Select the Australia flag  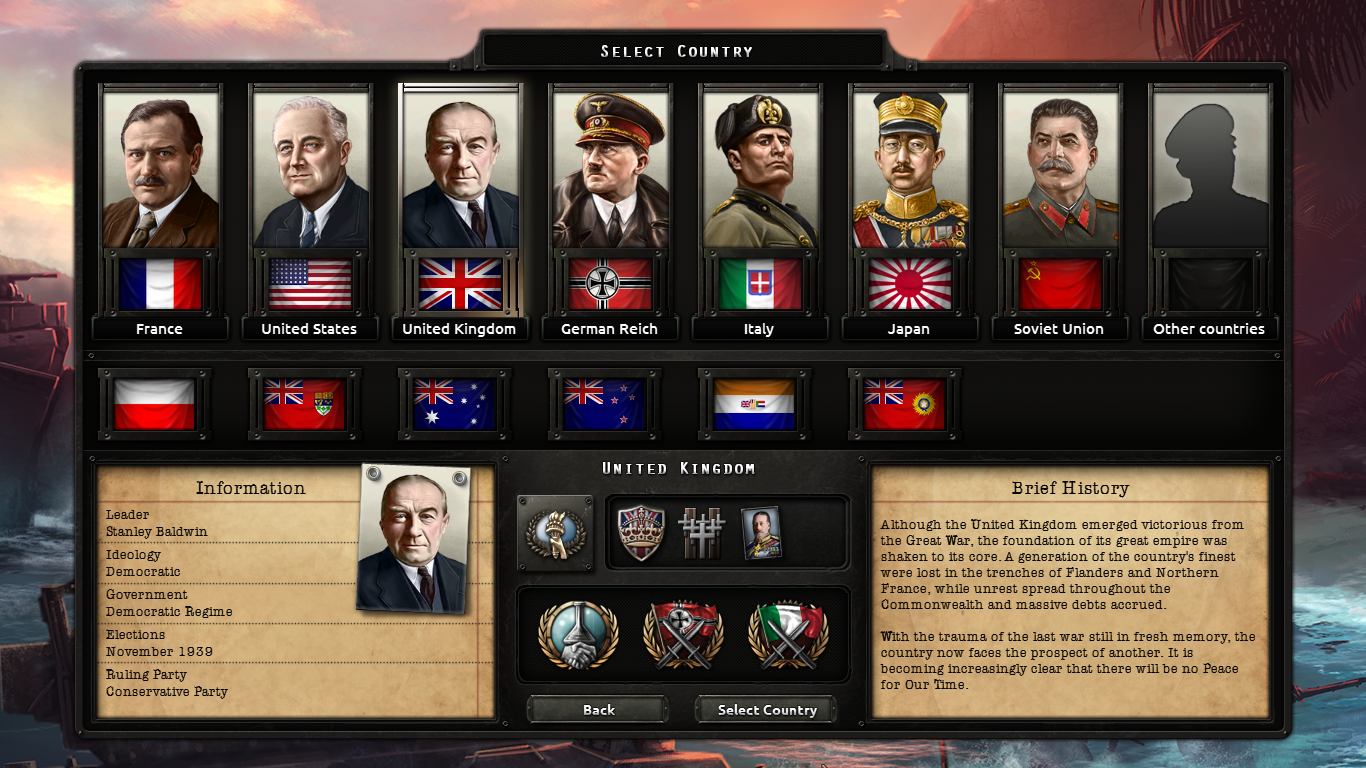click(x=454, y=404)
